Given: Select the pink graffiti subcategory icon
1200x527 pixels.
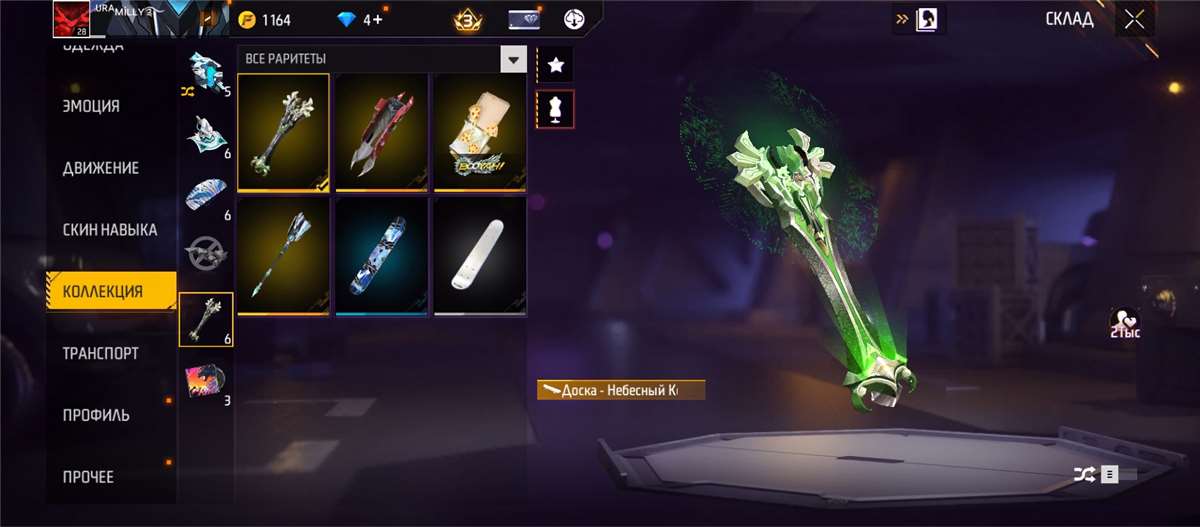Looking at the screenshot, I should coord(204,380).
